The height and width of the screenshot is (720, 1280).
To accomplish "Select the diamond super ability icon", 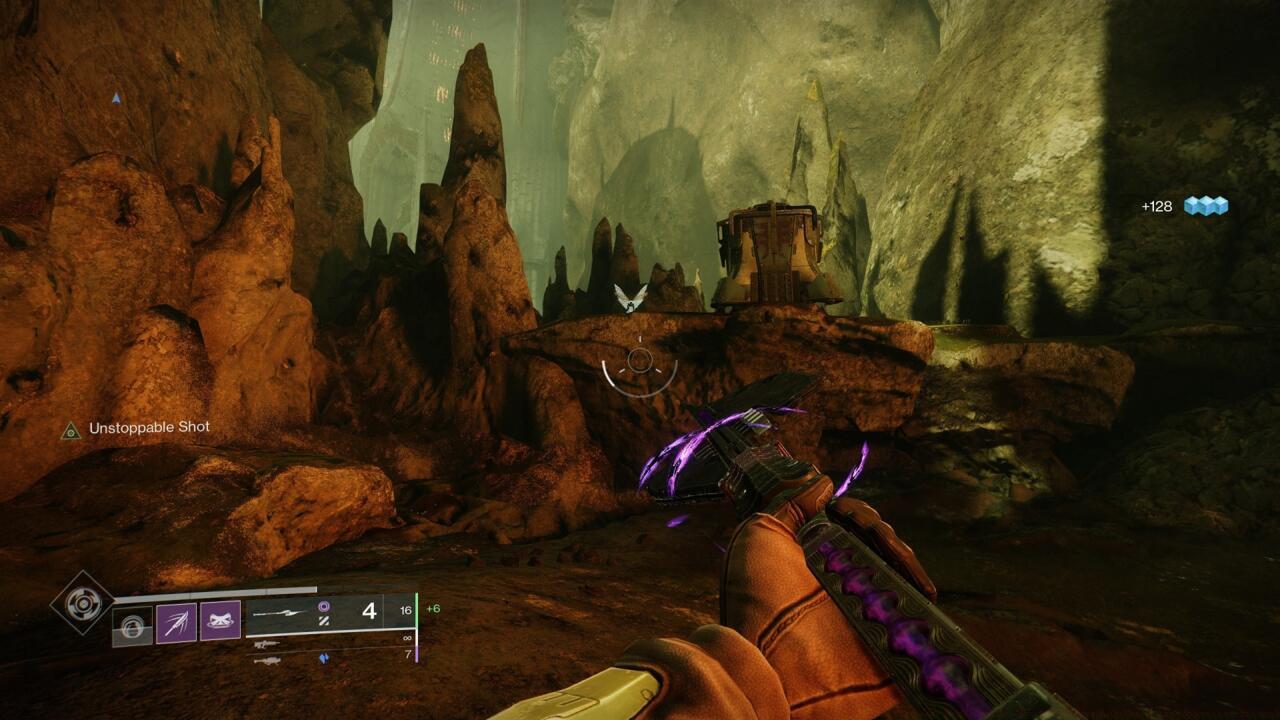I will pos(81,605).
